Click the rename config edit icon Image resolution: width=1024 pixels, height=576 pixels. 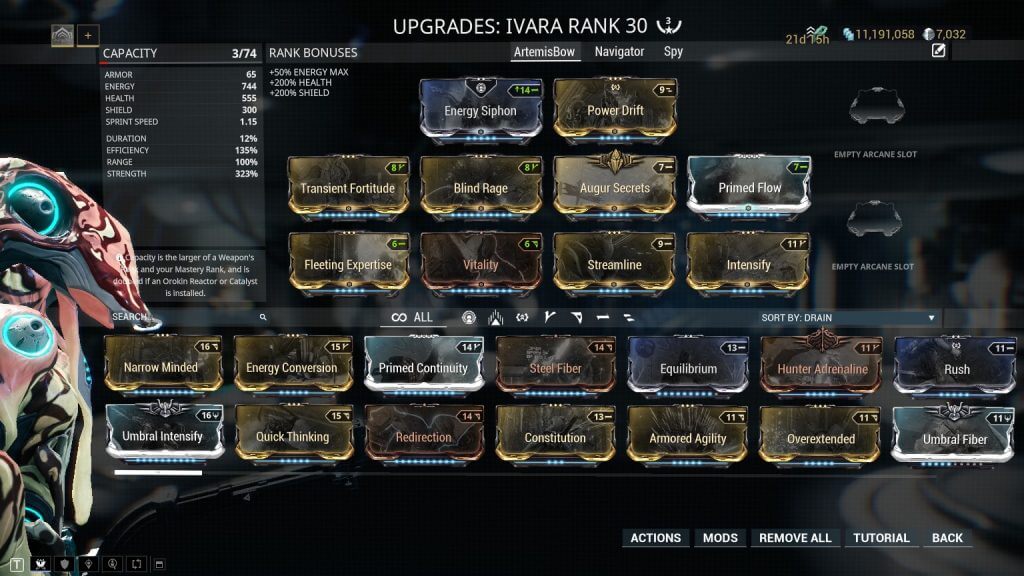938,51
